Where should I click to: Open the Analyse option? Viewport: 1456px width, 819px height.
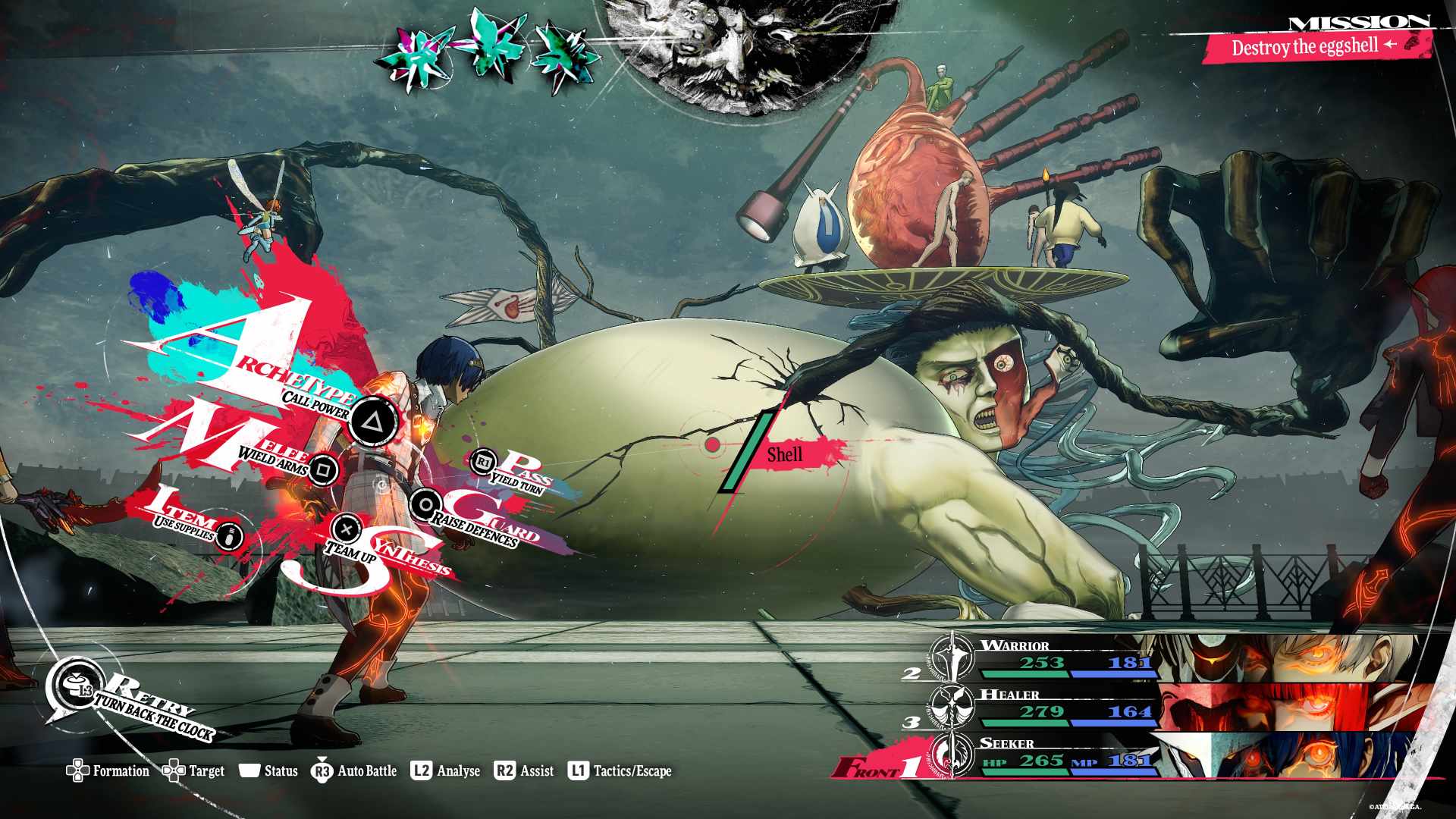[446, 771]
